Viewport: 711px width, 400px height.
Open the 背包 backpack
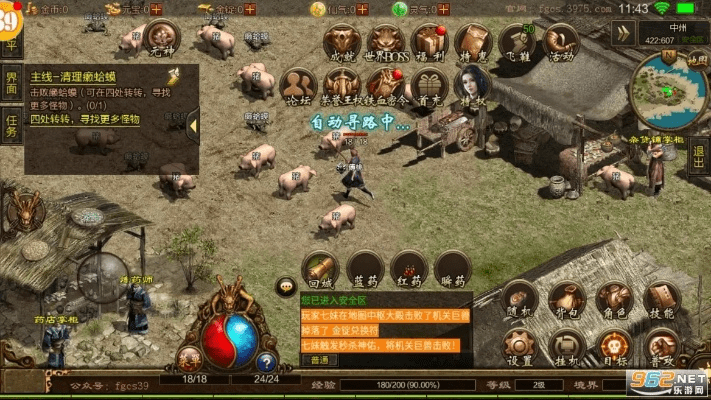566,298
